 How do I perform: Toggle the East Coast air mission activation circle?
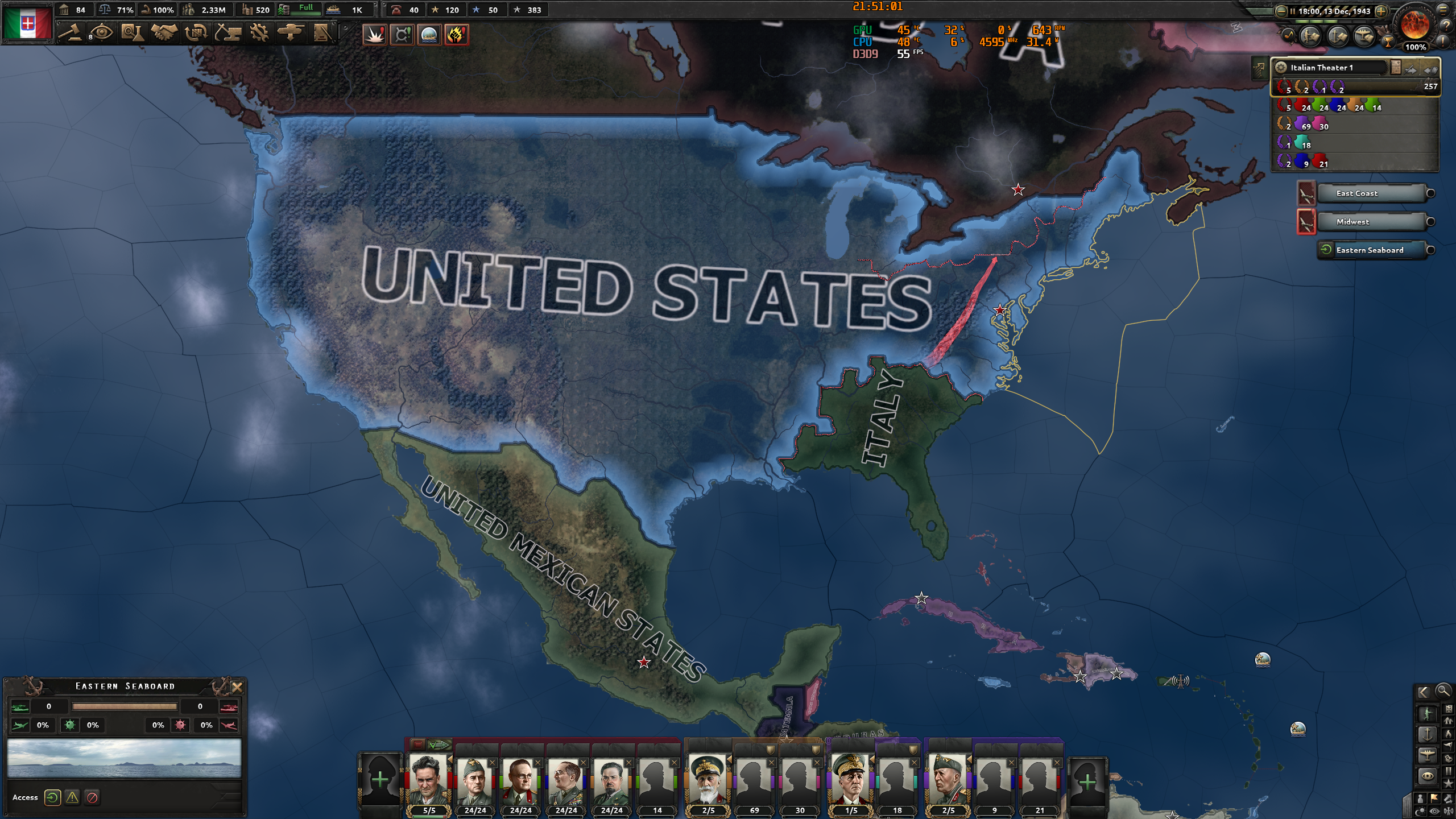click(1431, 193)
